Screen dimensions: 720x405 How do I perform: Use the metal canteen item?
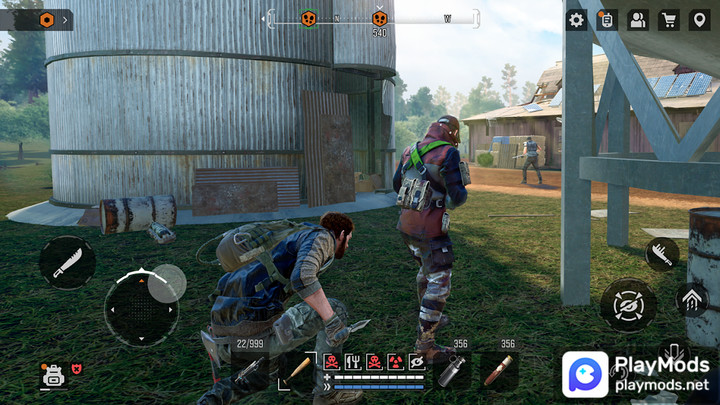tap(452, 370)
